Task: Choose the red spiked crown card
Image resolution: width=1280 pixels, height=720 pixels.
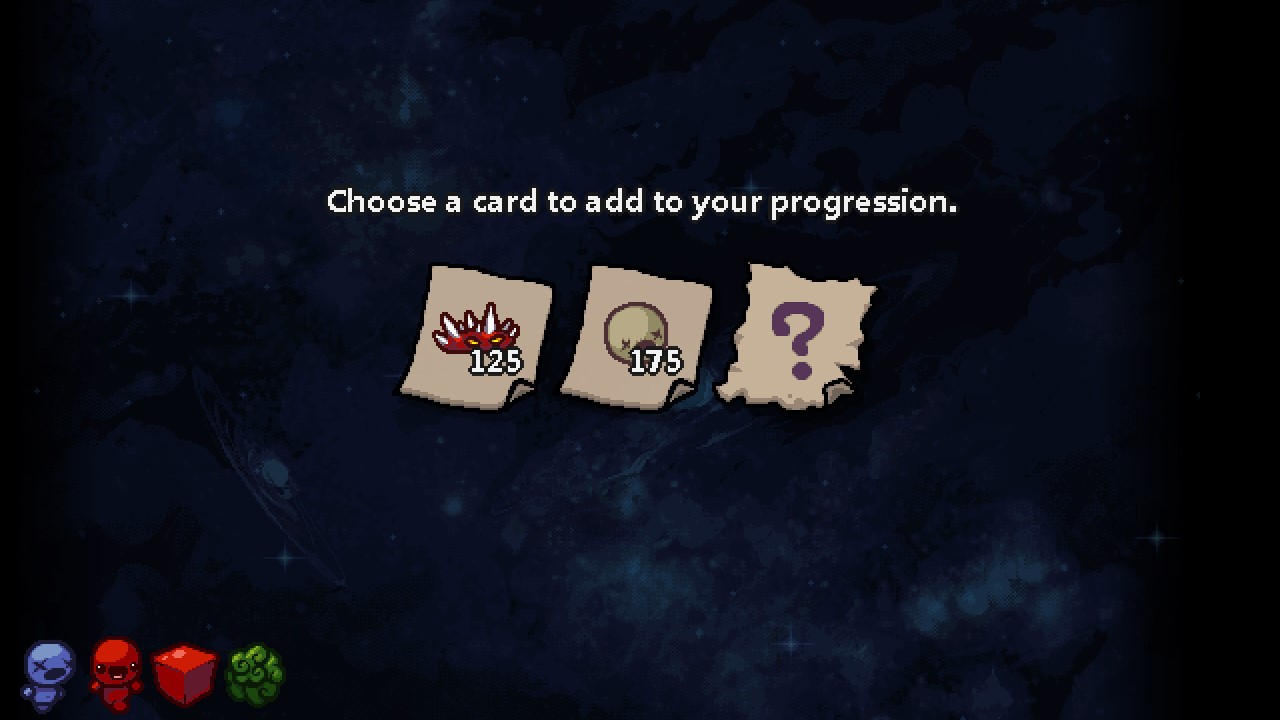Action: point(477,333)
